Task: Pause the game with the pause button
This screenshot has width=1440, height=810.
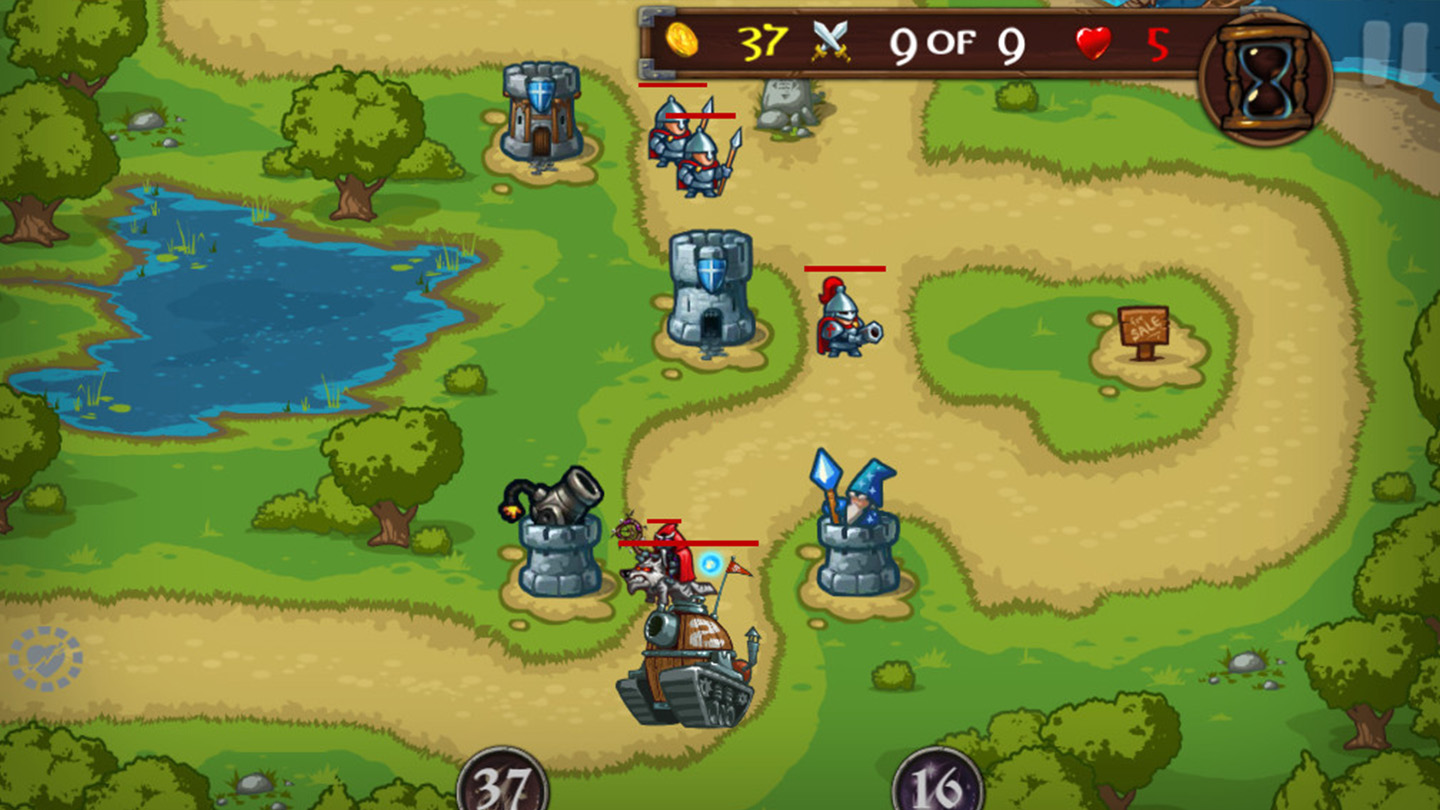Action: pos(1394,54)
